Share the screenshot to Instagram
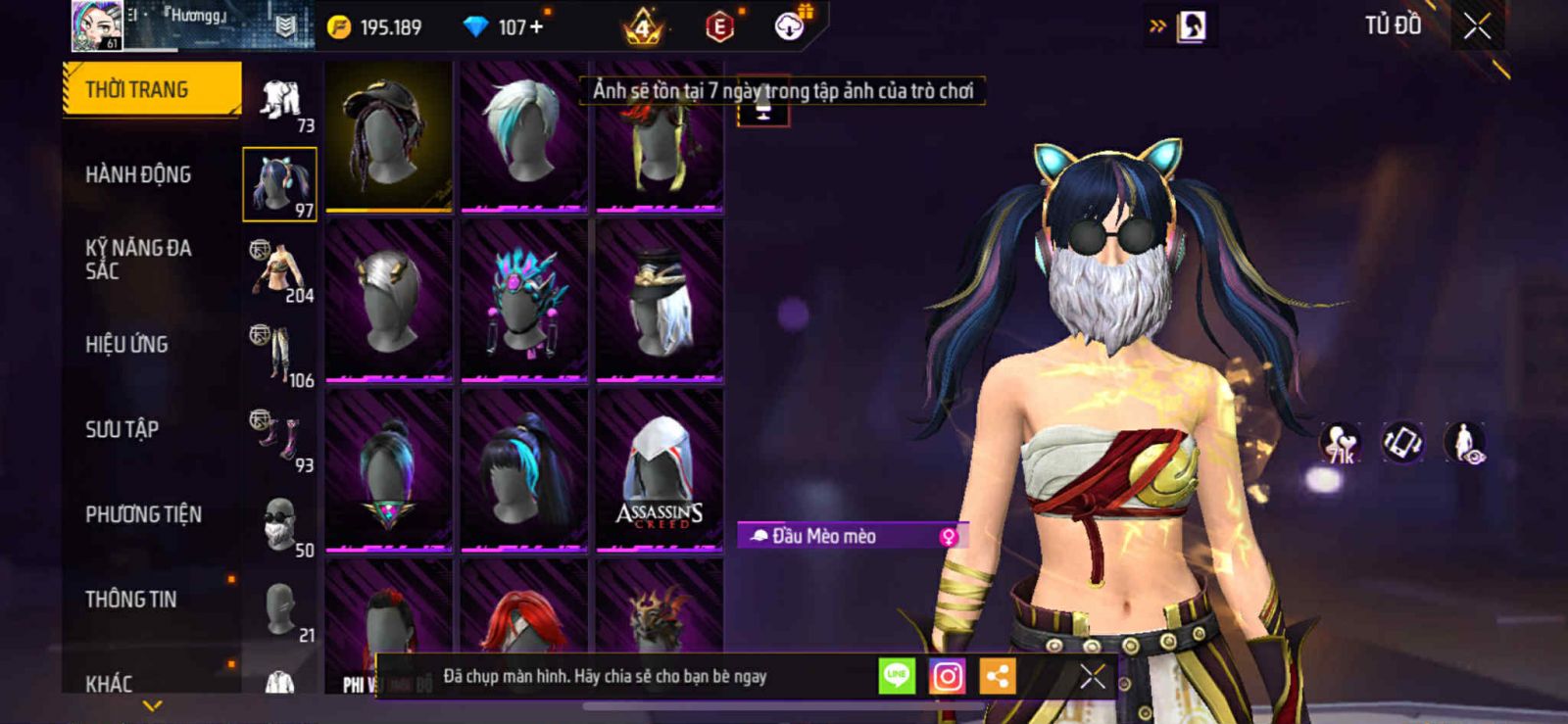The height and width of the screenshot is (724, 1568). [x=947, y=676]
